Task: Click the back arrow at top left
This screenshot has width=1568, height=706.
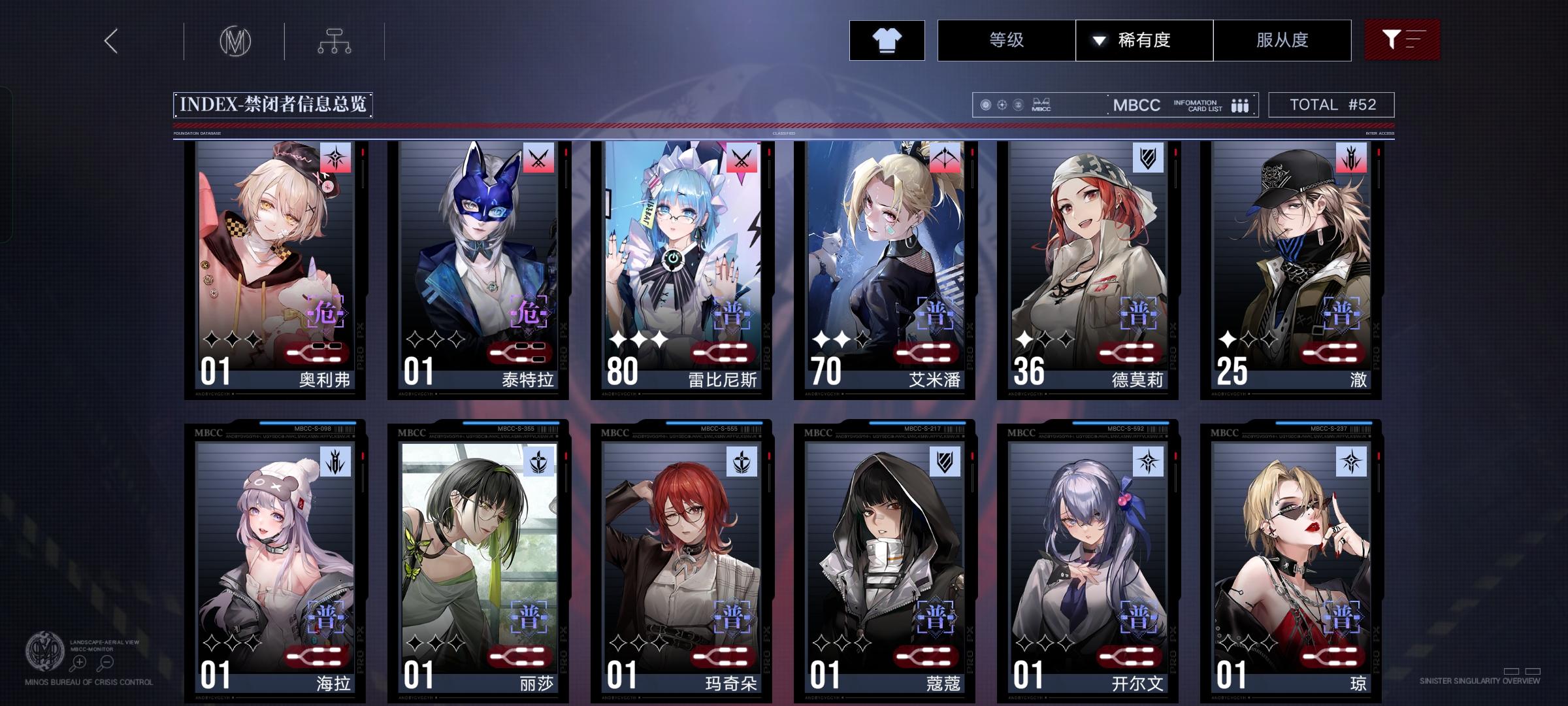Action: click(110, 41)
